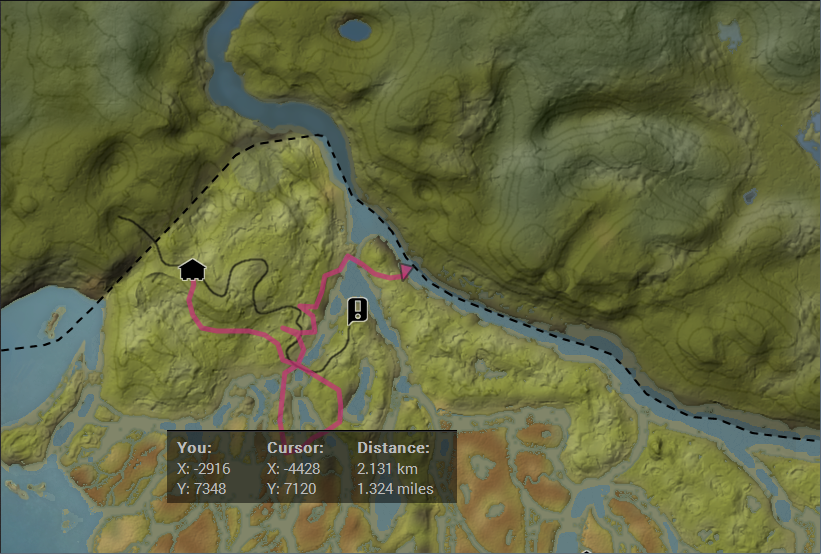Viewport: 821px width, 554px height.
Task: Click the exclamation mark mission marker
Action: click(x=357, y=311)
